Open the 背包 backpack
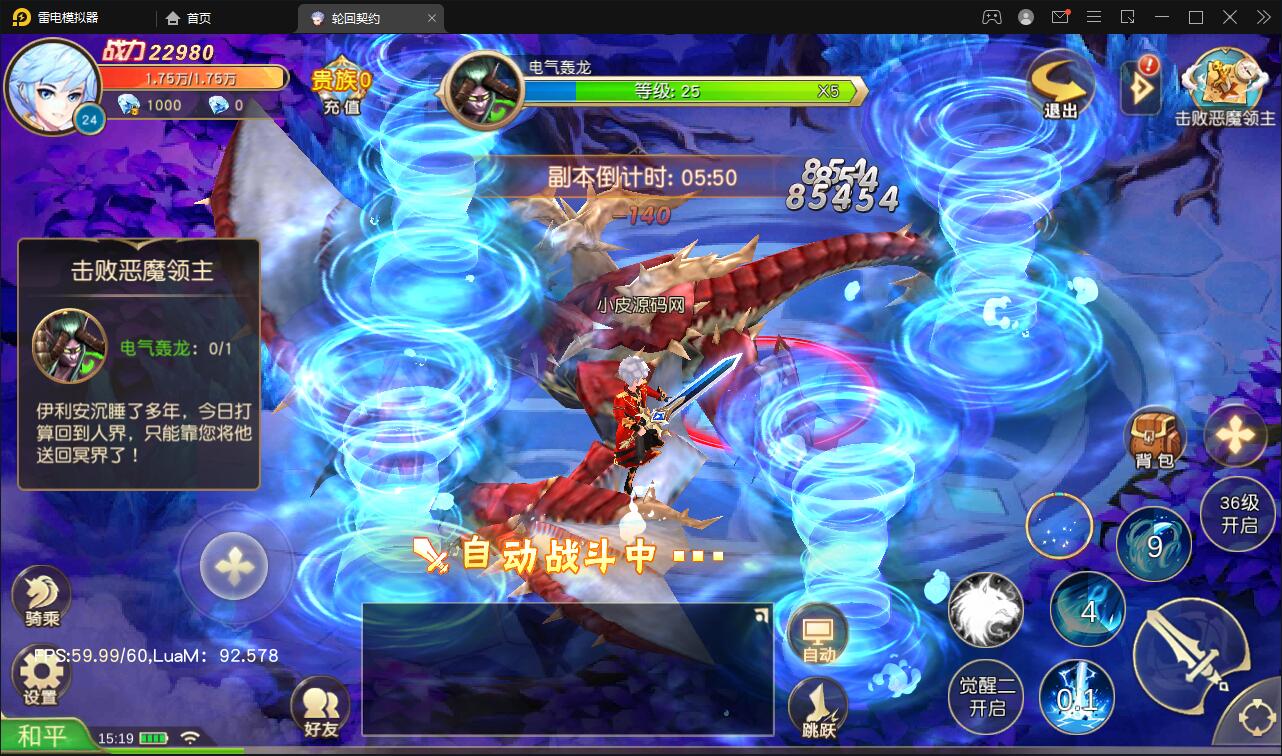 pos(1152,437)
